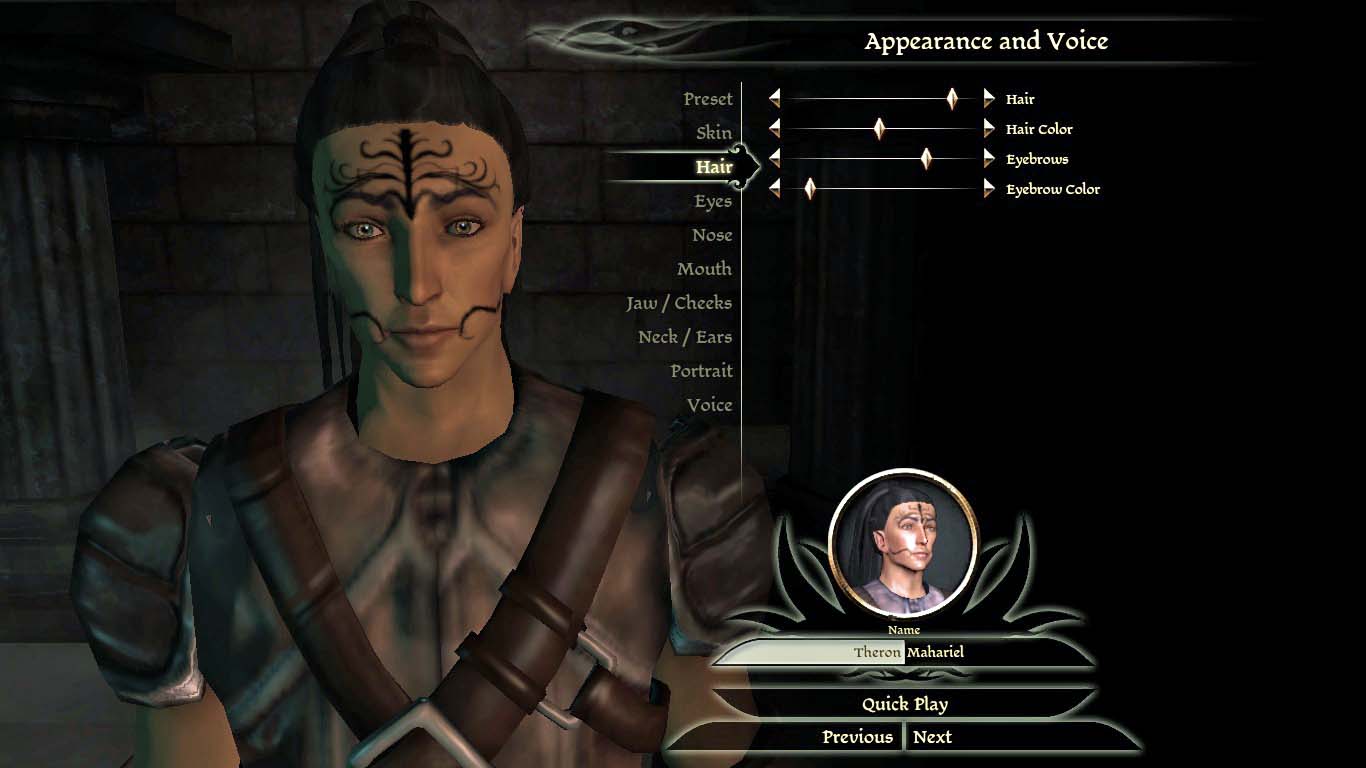Select the Portrait category

[701, 371]
